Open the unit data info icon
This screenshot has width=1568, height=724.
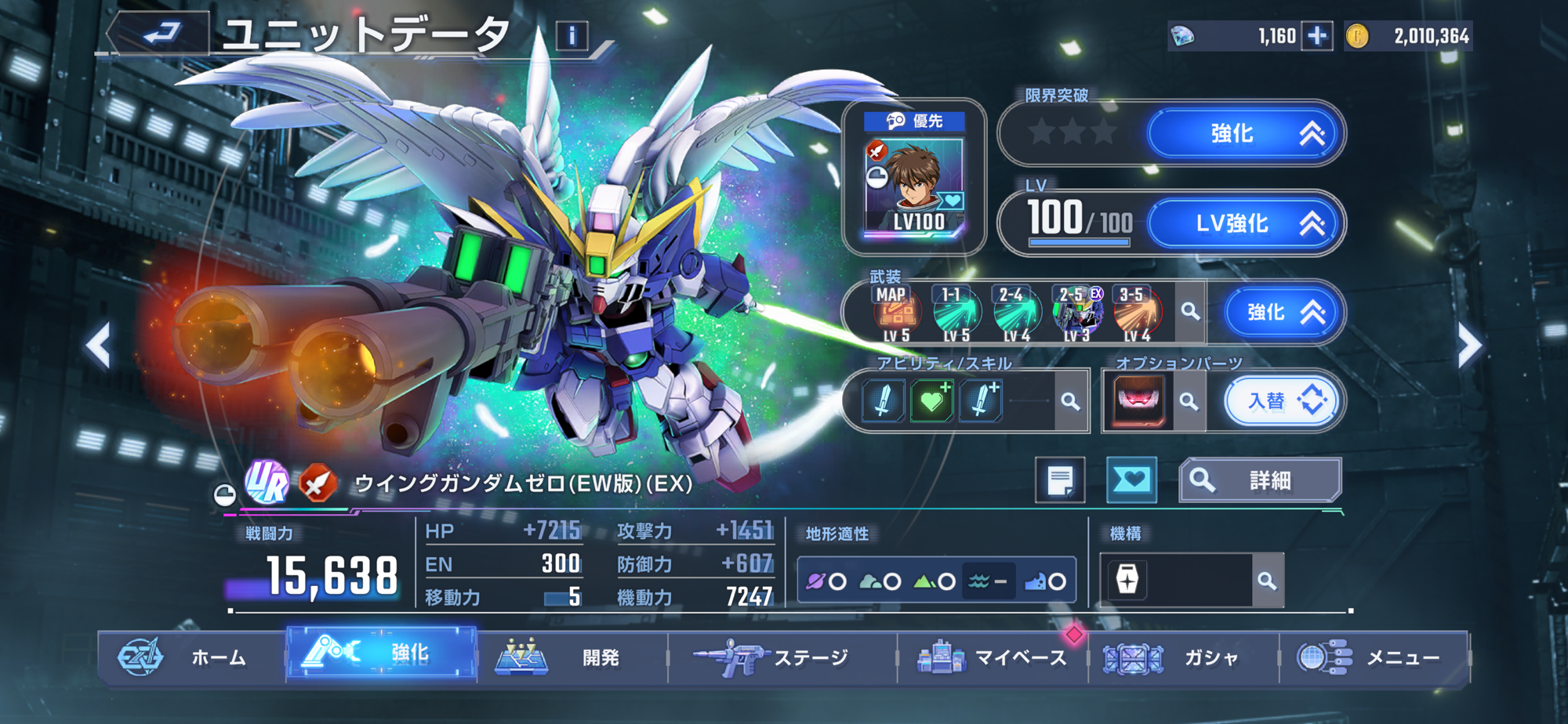(572, 35)
